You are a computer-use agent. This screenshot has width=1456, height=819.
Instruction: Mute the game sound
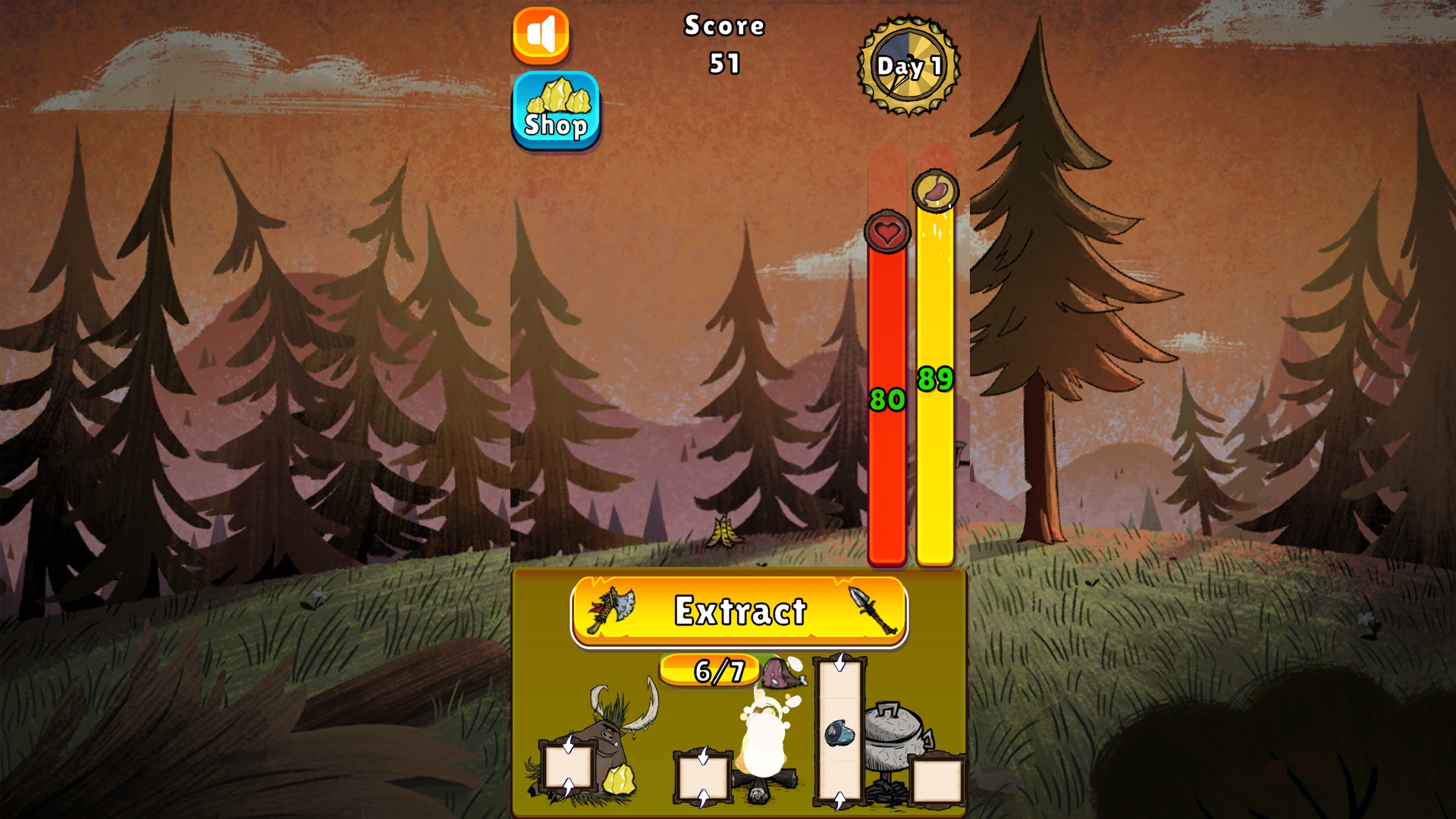pos(541,34)
